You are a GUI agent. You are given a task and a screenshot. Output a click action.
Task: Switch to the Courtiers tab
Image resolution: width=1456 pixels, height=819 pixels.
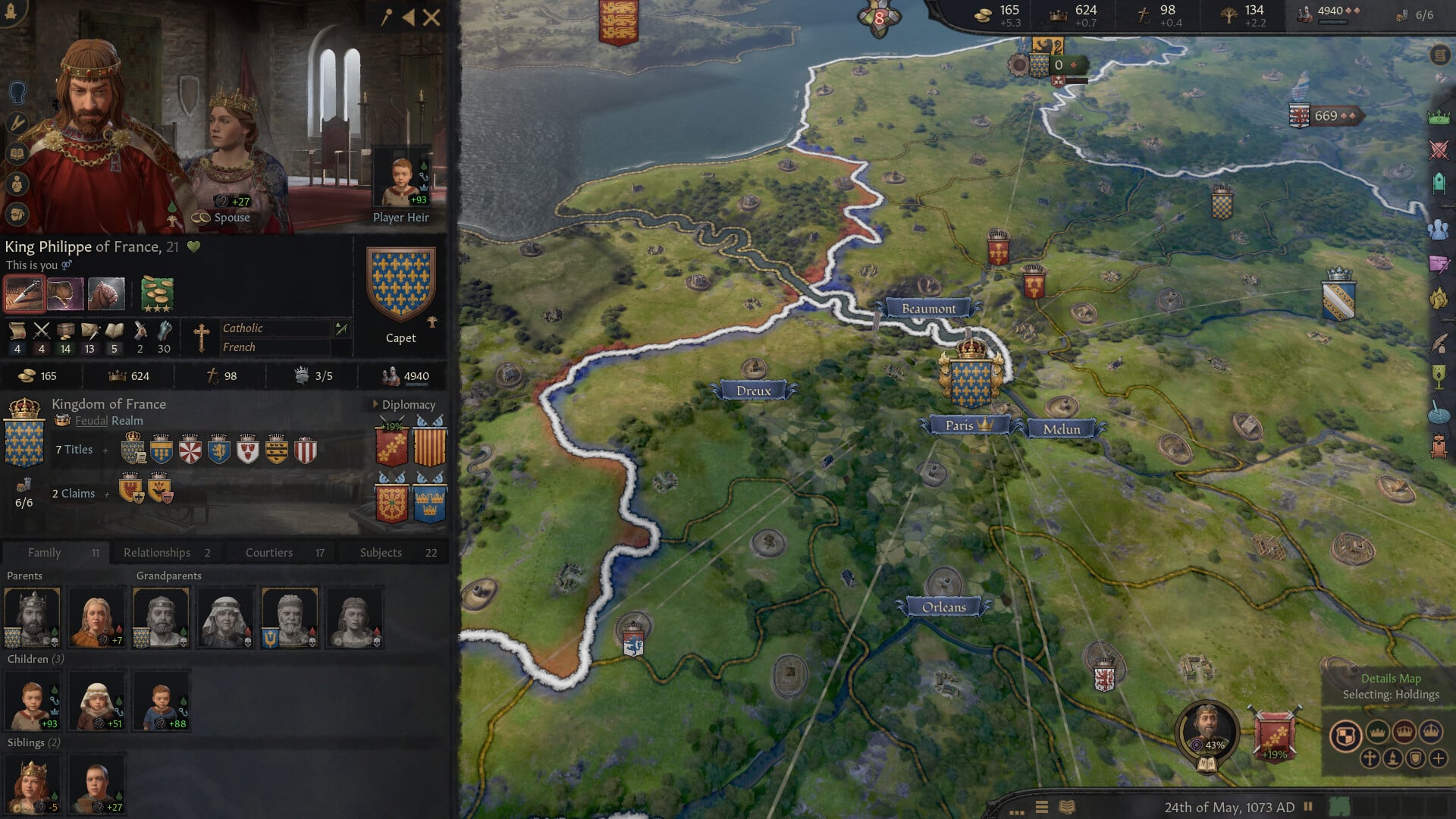(268, 552)
